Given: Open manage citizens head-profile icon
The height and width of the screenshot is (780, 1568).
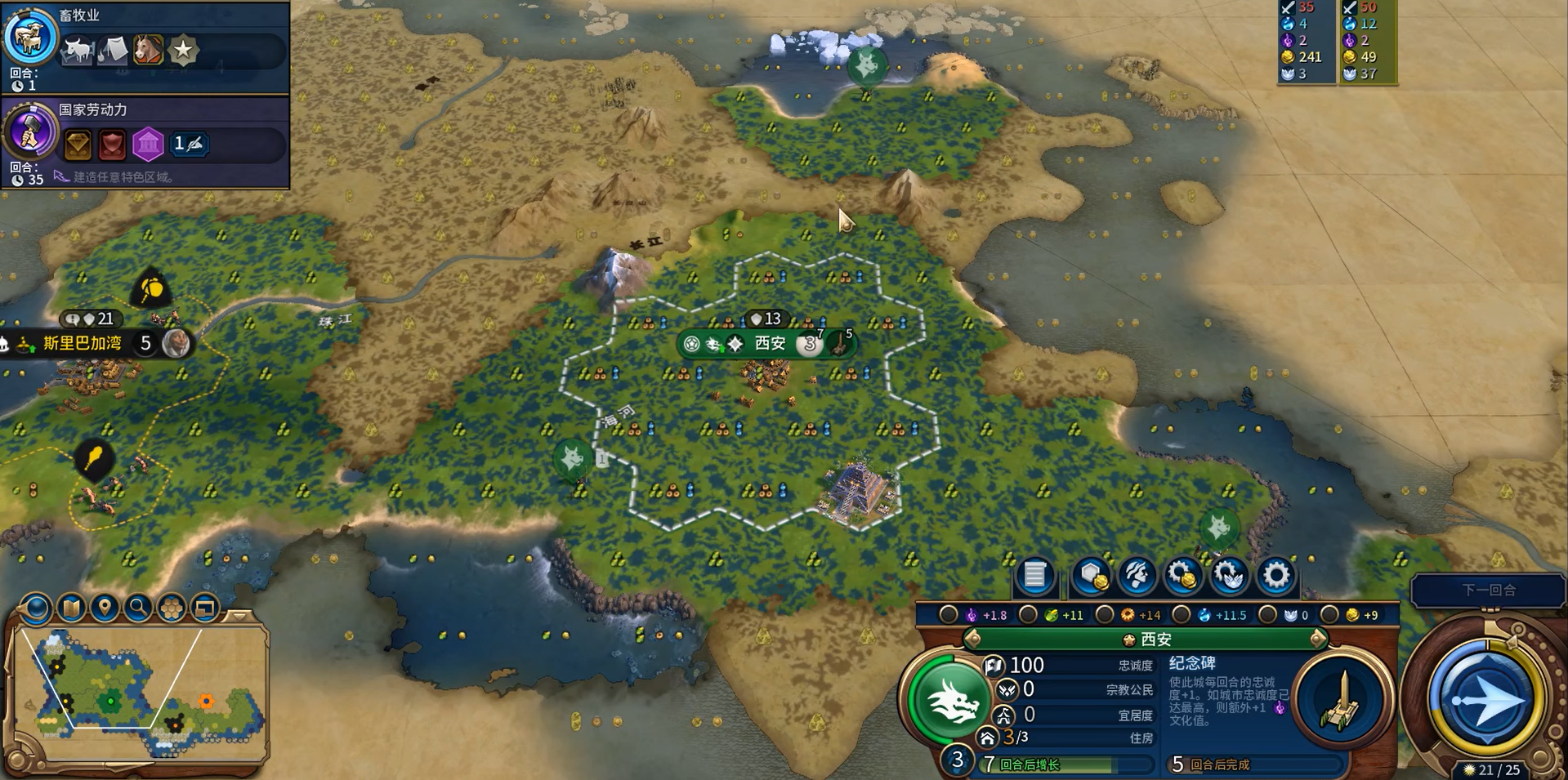Looking at the screenshot, I should [x=1137, y=576].
